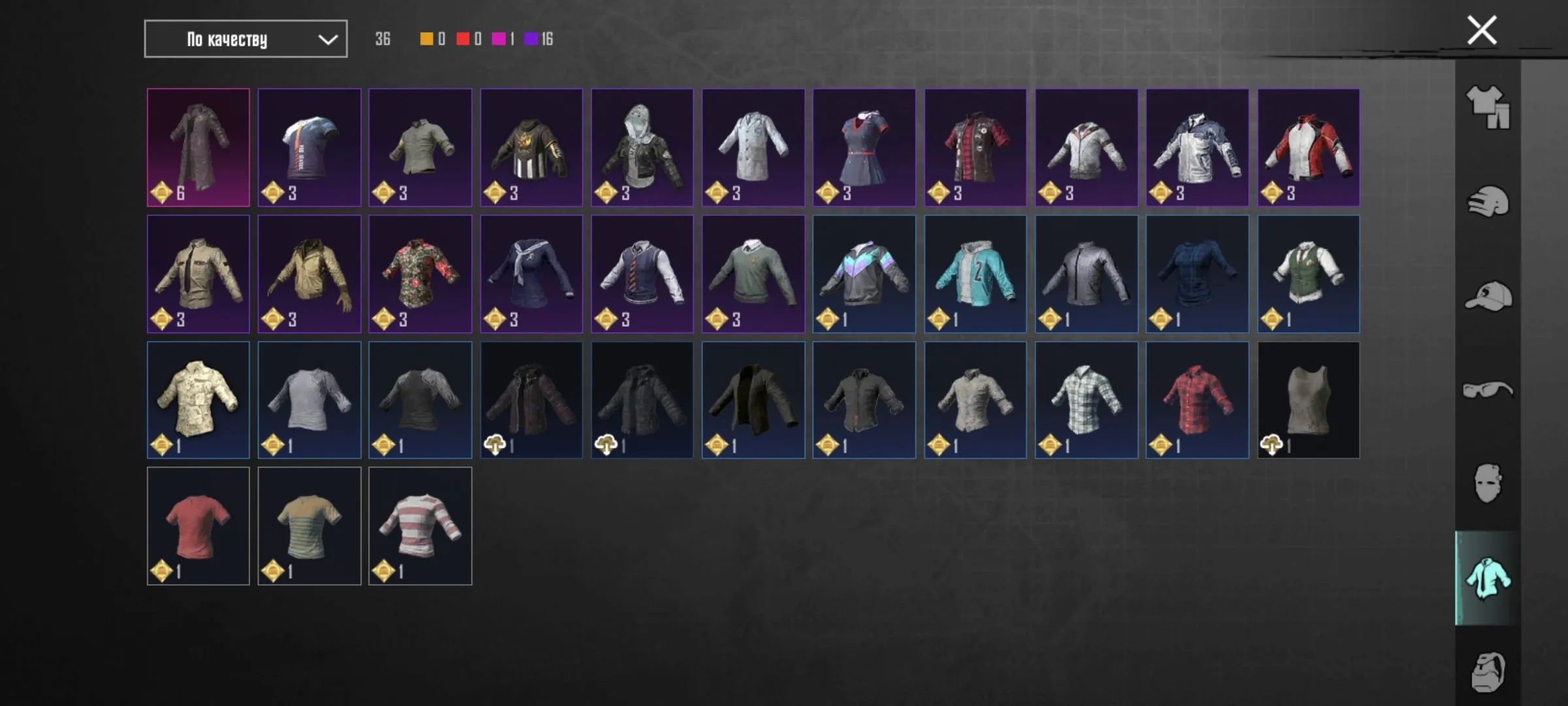This screenshot has height=706, width=1568.
Task: Enable the pink rarity filter
Action: point(500,39)
